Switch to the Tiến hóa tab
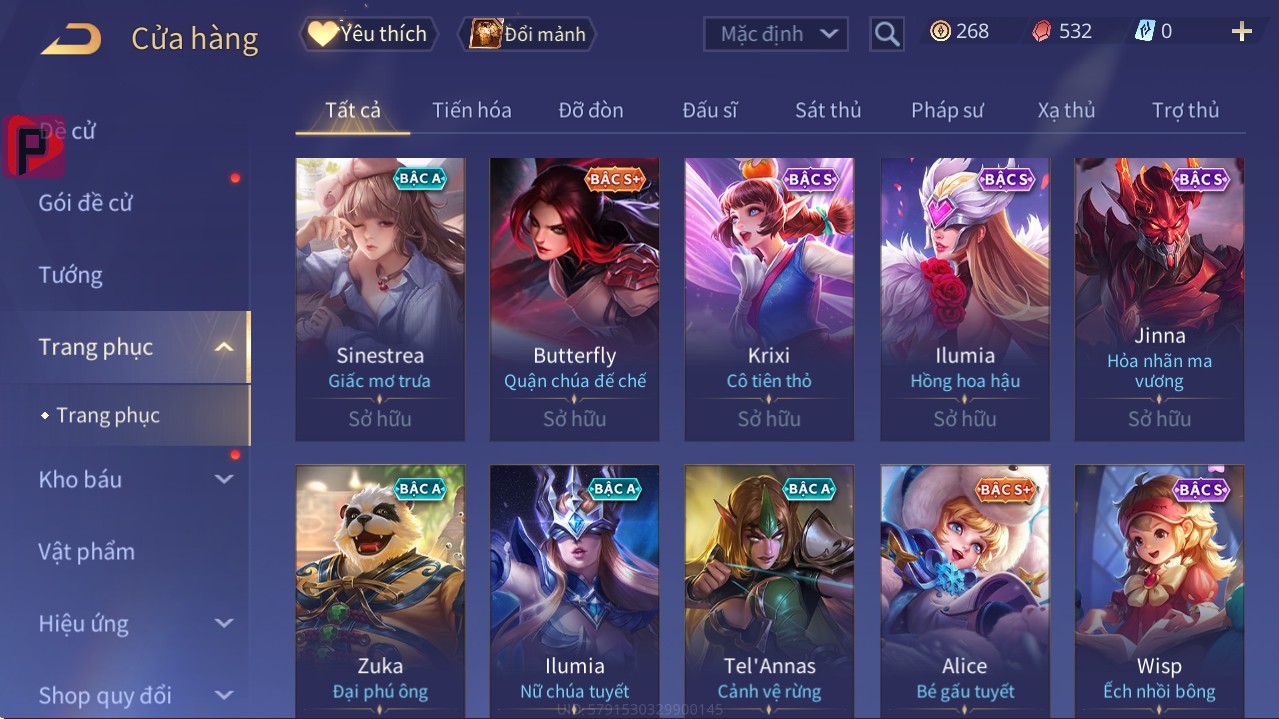Image resolution: width=1279 pixels, height=719 pixels. pos(471,110)
